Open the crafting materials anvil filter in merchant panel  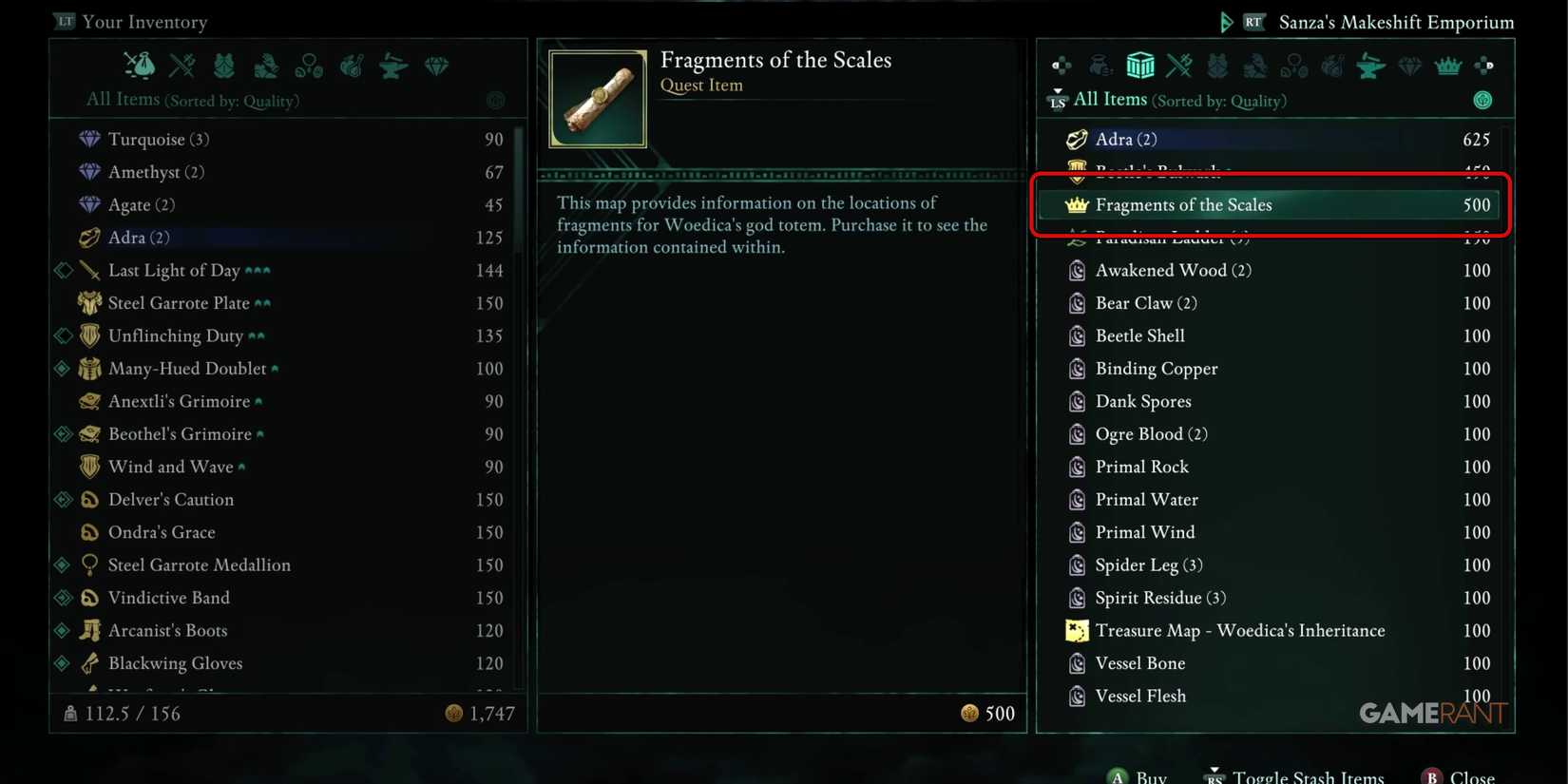pos(1370,65)
